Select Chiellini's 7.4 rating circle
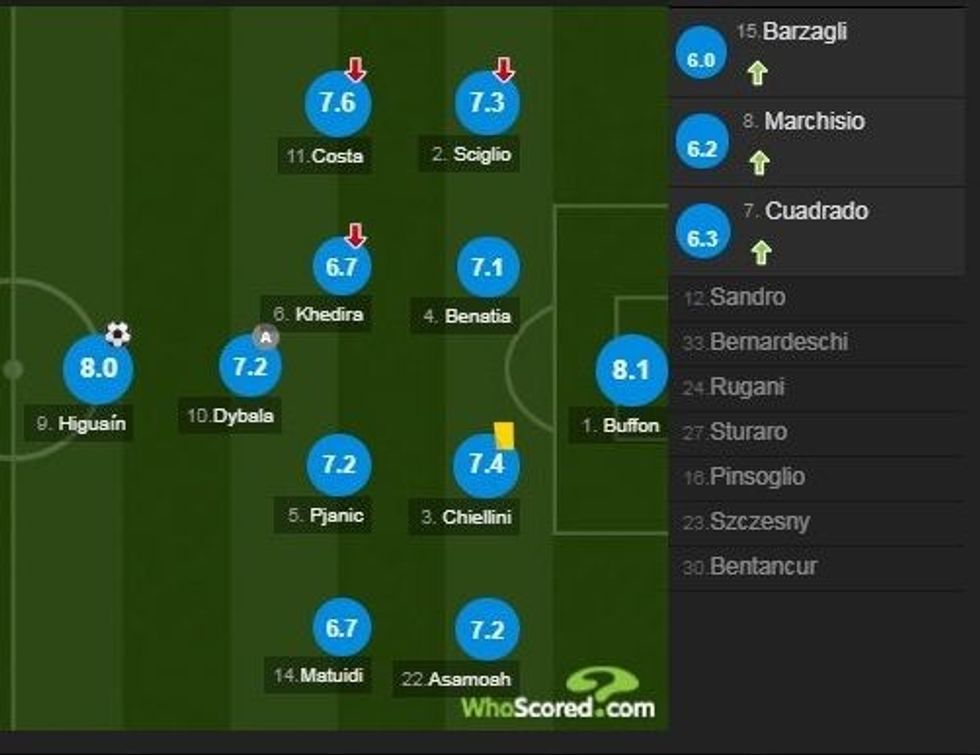The width and height of the screenshot is (980, 755). click(x=487, y=465)
